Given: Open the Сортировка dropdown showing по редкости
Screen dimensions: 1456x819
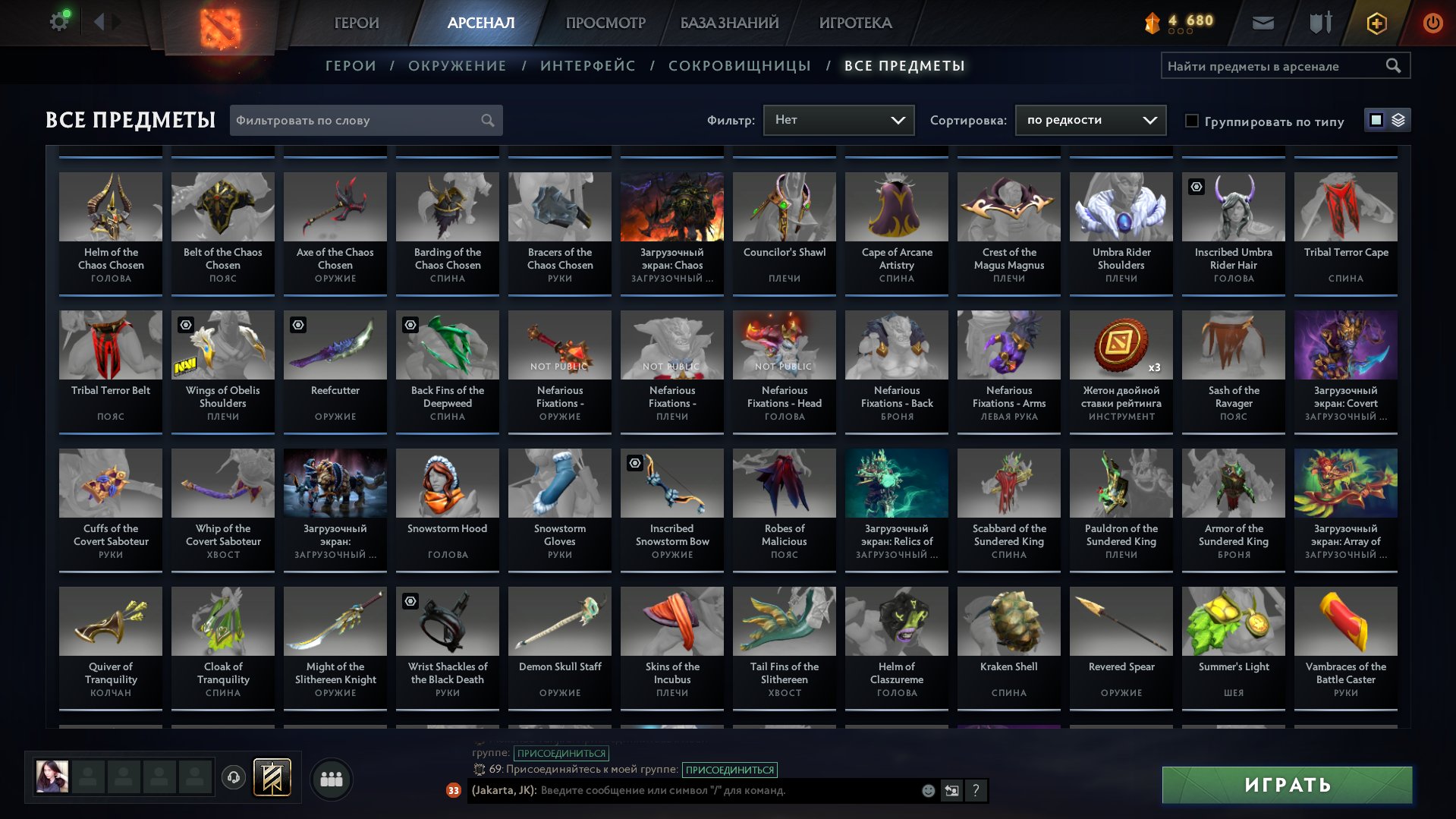Looking at the screenshot, I should coord(1090,120).
